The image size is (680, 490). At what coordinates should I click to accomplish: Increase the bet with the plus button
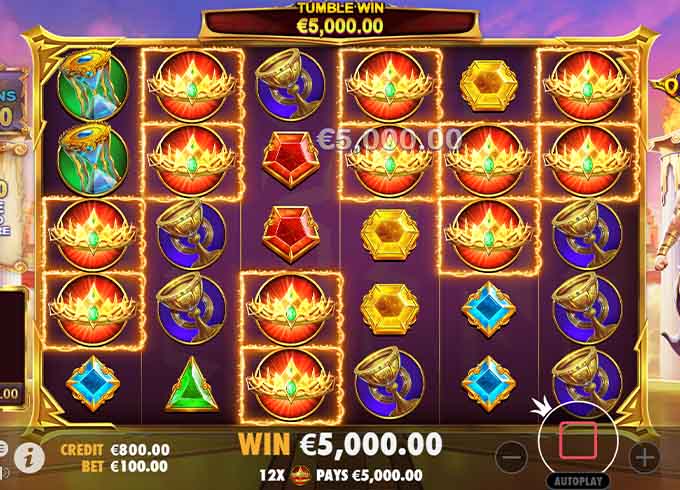click(x=644, y=456)
